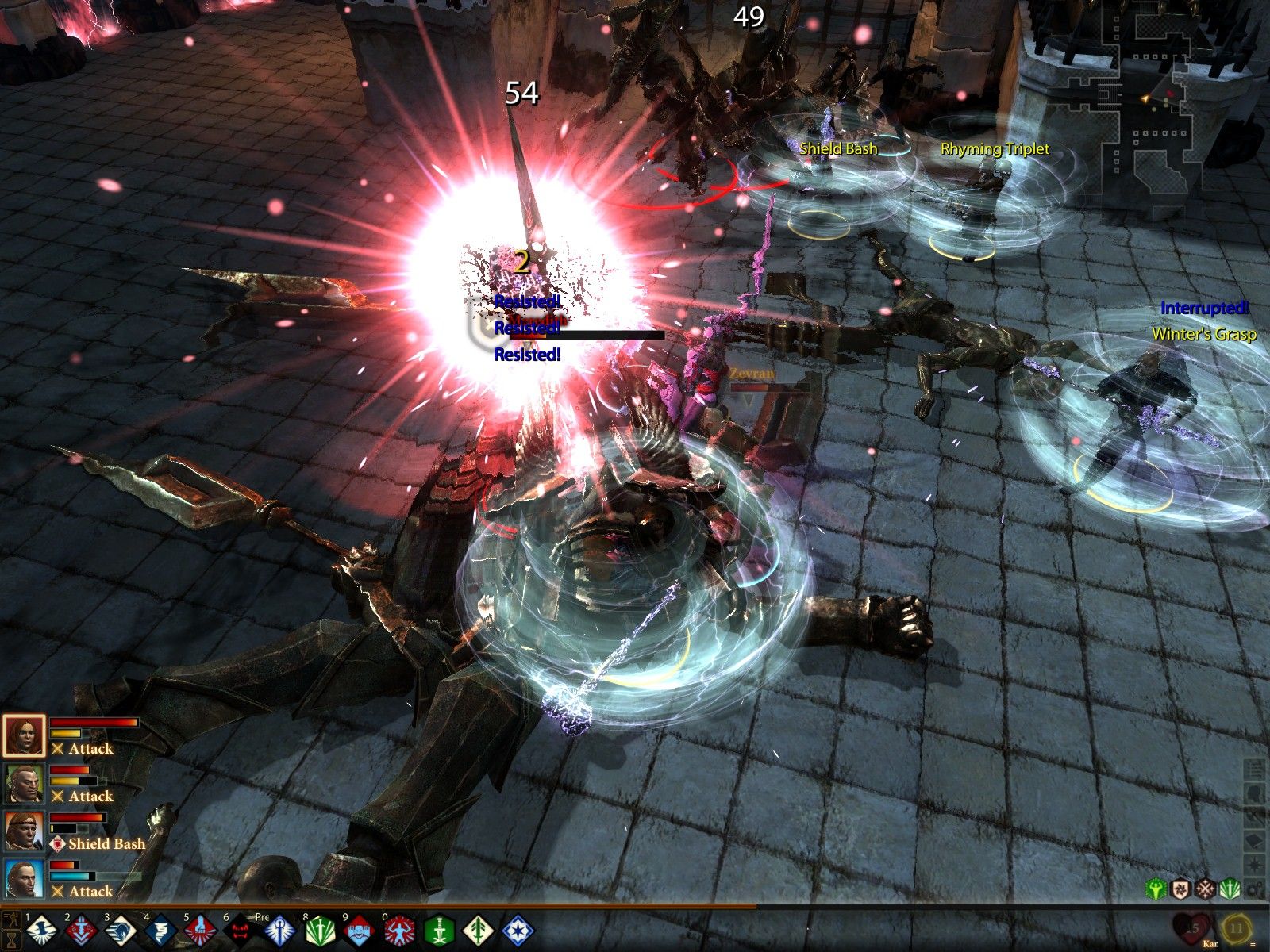Select the blue-background mage portrait
1270x952 pixels.
(24, 879)
